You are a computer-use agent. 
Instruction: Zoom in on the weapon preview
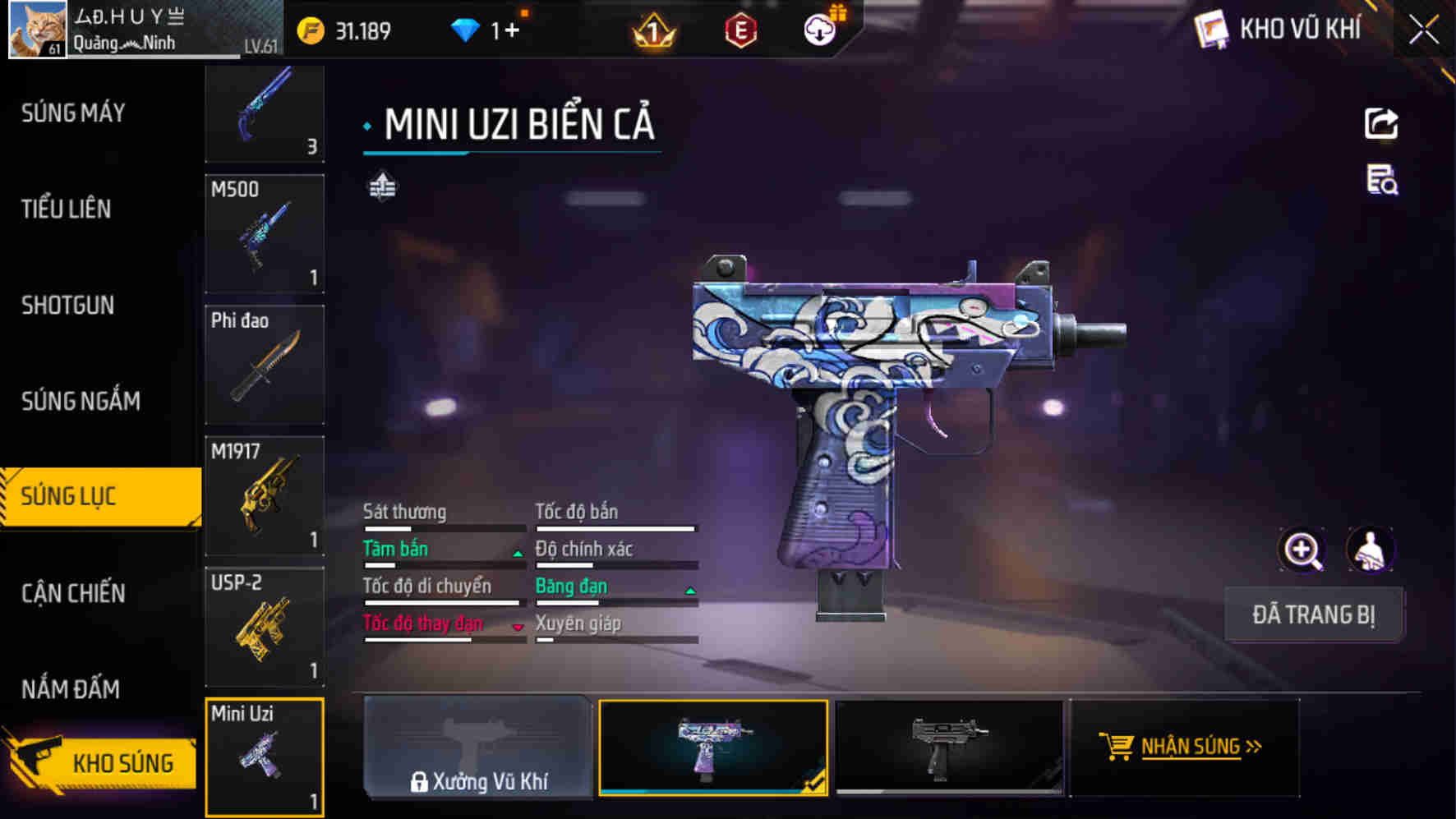tap(1303, 550)
